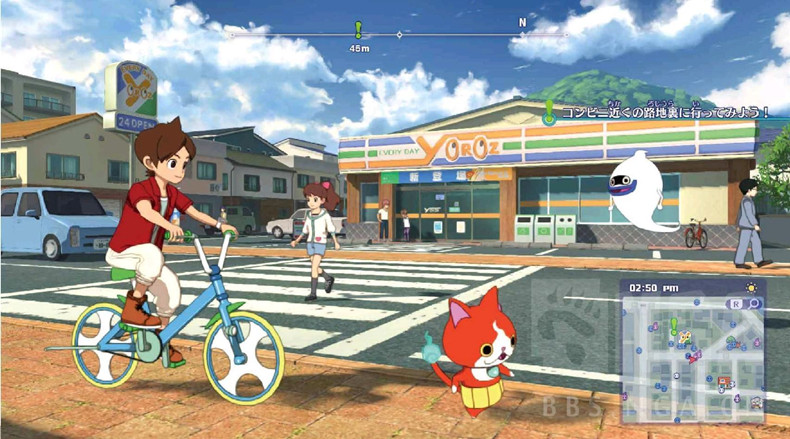Screen dimensions: 790x439
Task: Click the sun weather icon above minimap
Action: tap(750, 286)
